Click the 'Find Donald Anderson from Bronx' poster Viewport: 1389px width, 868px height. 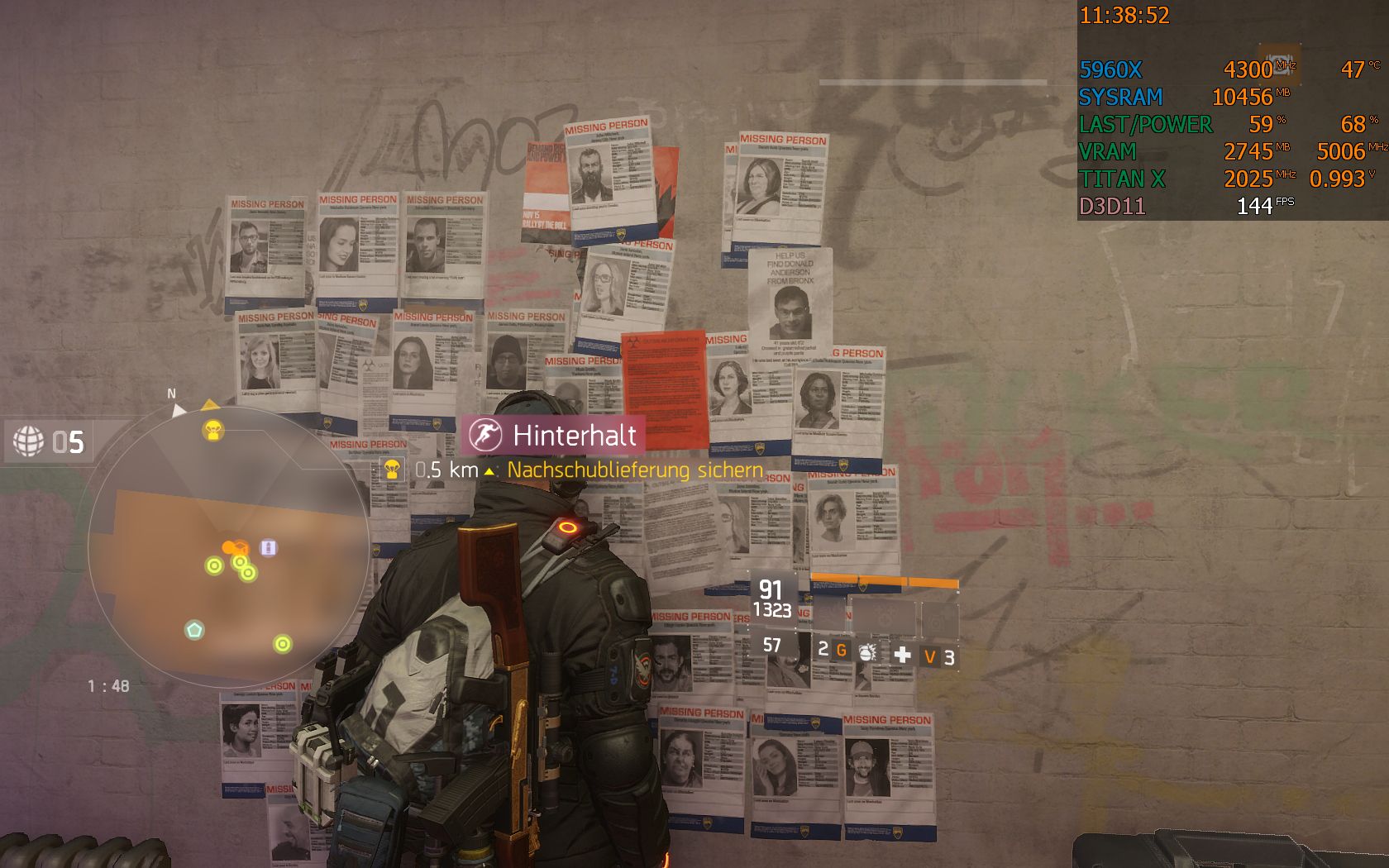coord(791,298)
